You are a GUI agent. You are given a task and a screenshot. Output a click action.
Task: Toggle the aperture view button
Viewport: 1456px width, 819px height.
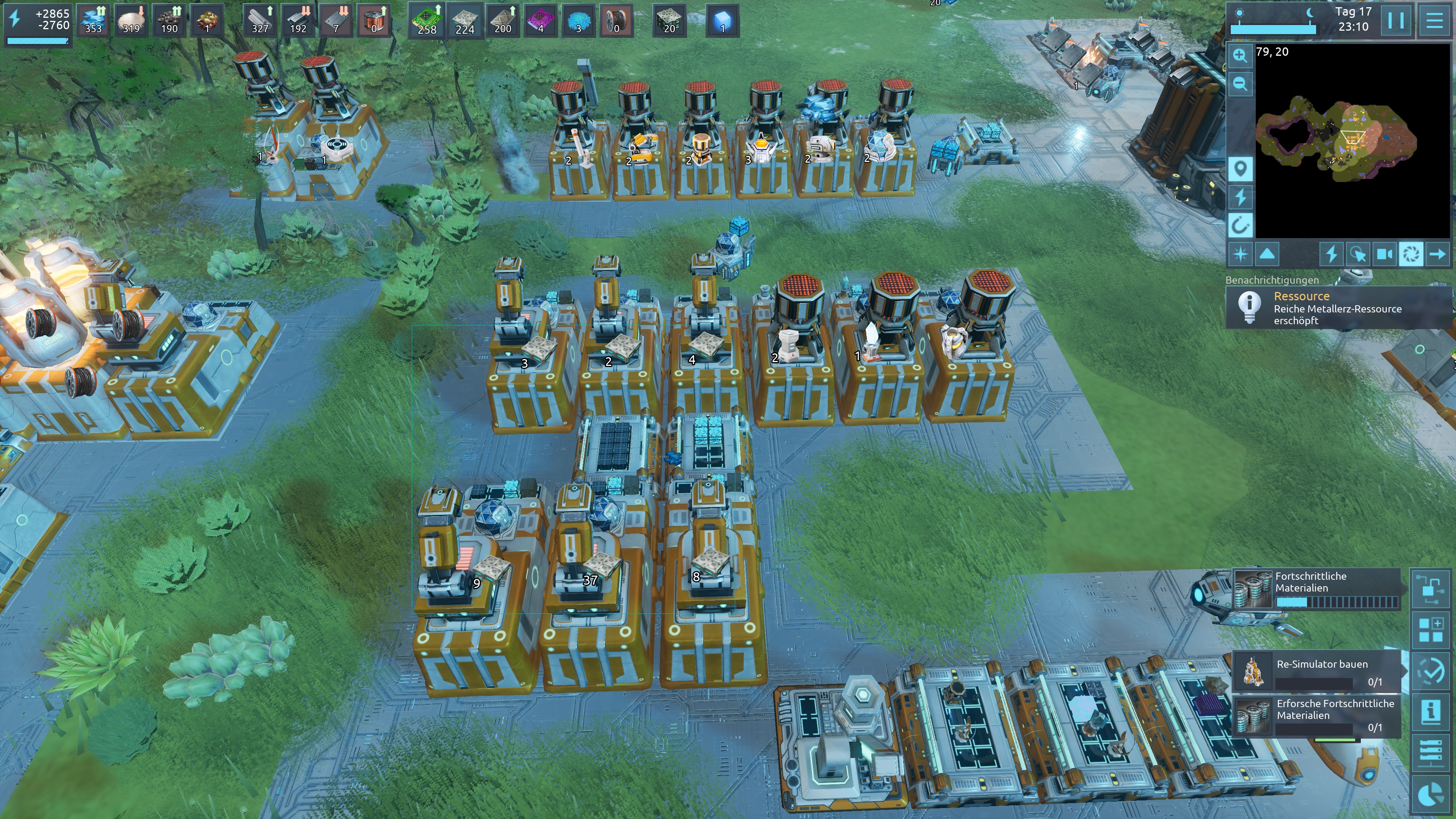pyautogui.click(x=1411, y=254)
